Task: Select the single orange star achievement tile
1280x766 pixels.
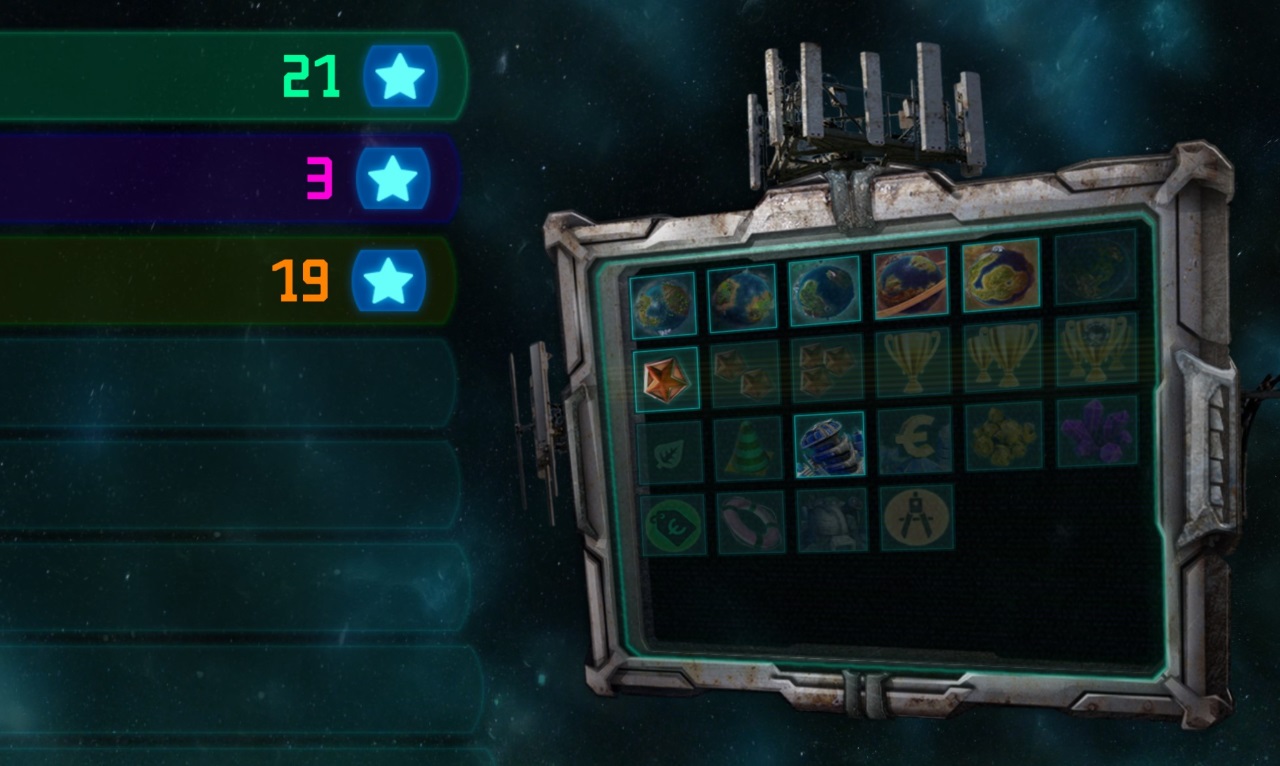Action: [x=665, y=379]
